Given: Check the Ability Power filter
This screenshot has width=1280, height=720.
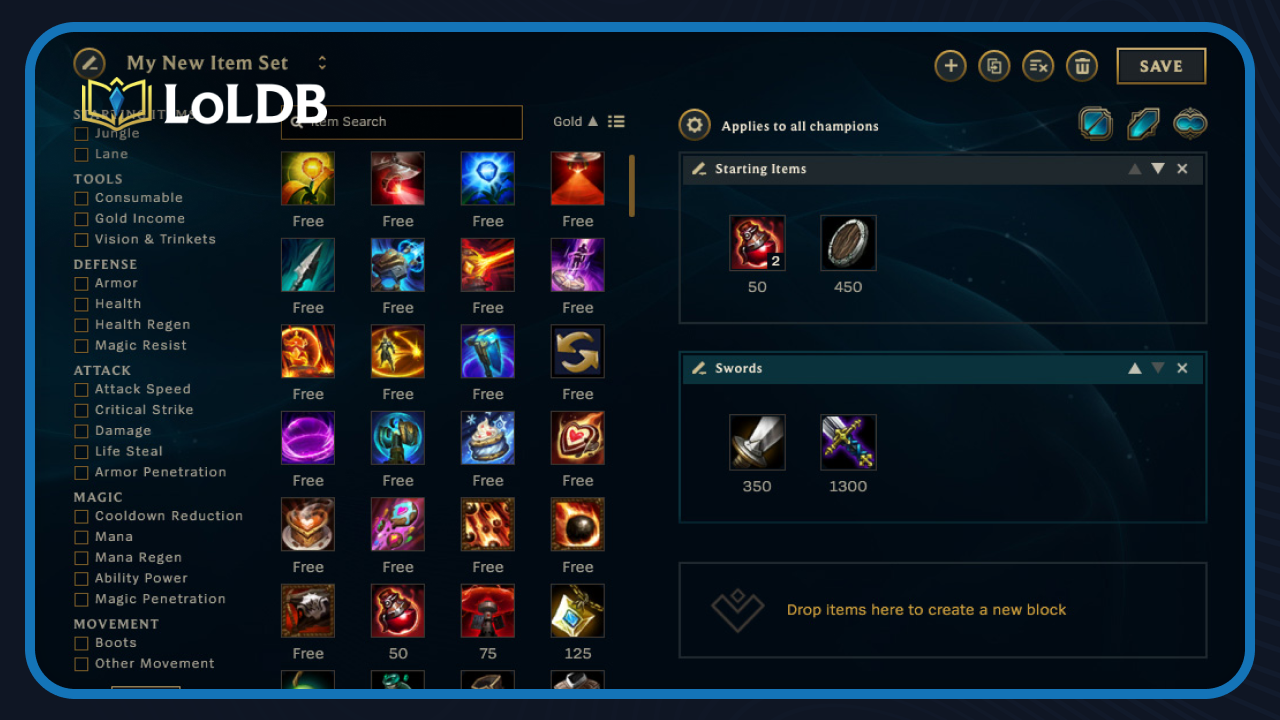Looking at the screenshot, I should pyautogui.click(x=81, y=578).
